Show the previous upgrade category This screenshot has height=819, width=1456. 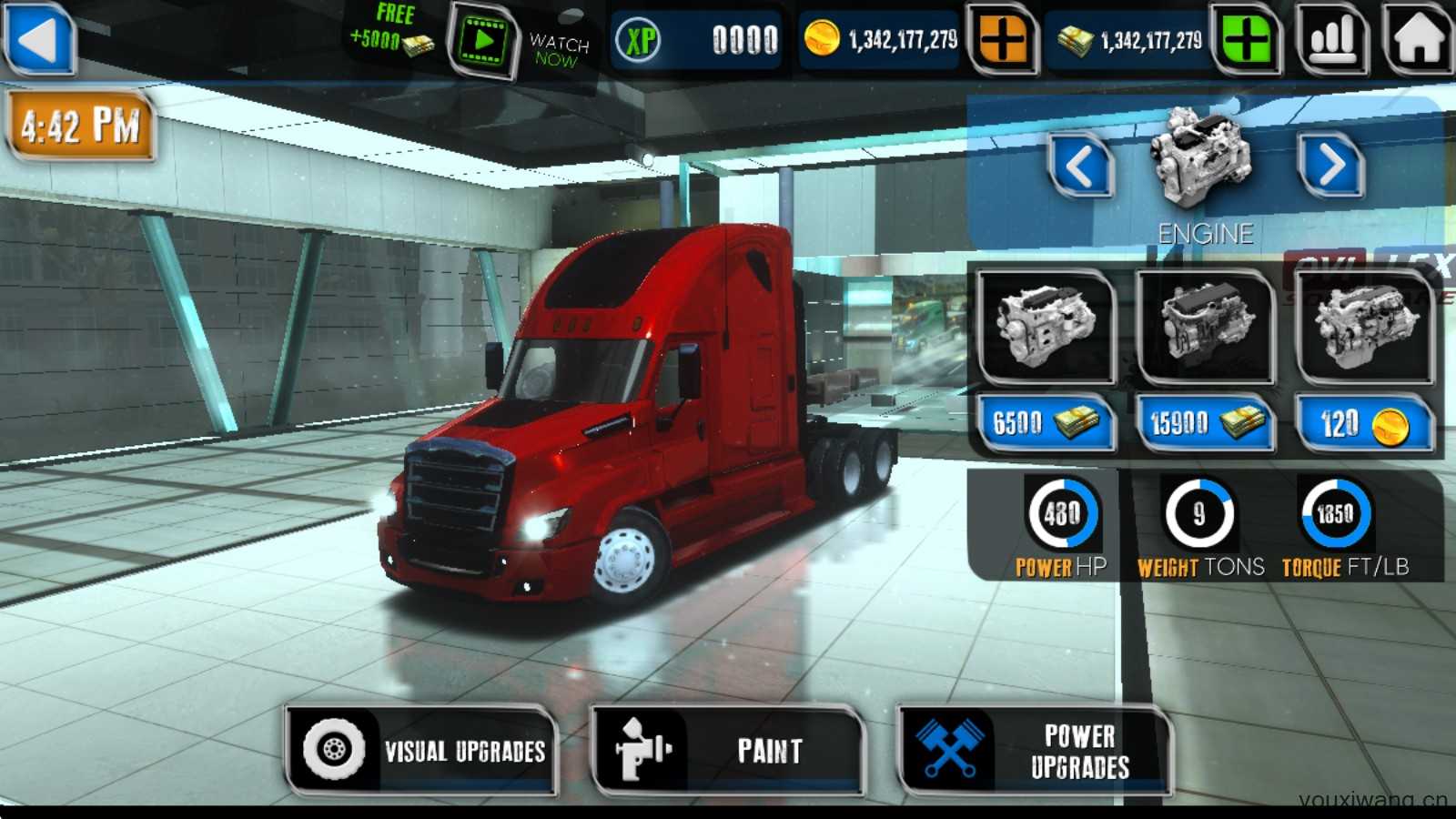point(1080,167)
